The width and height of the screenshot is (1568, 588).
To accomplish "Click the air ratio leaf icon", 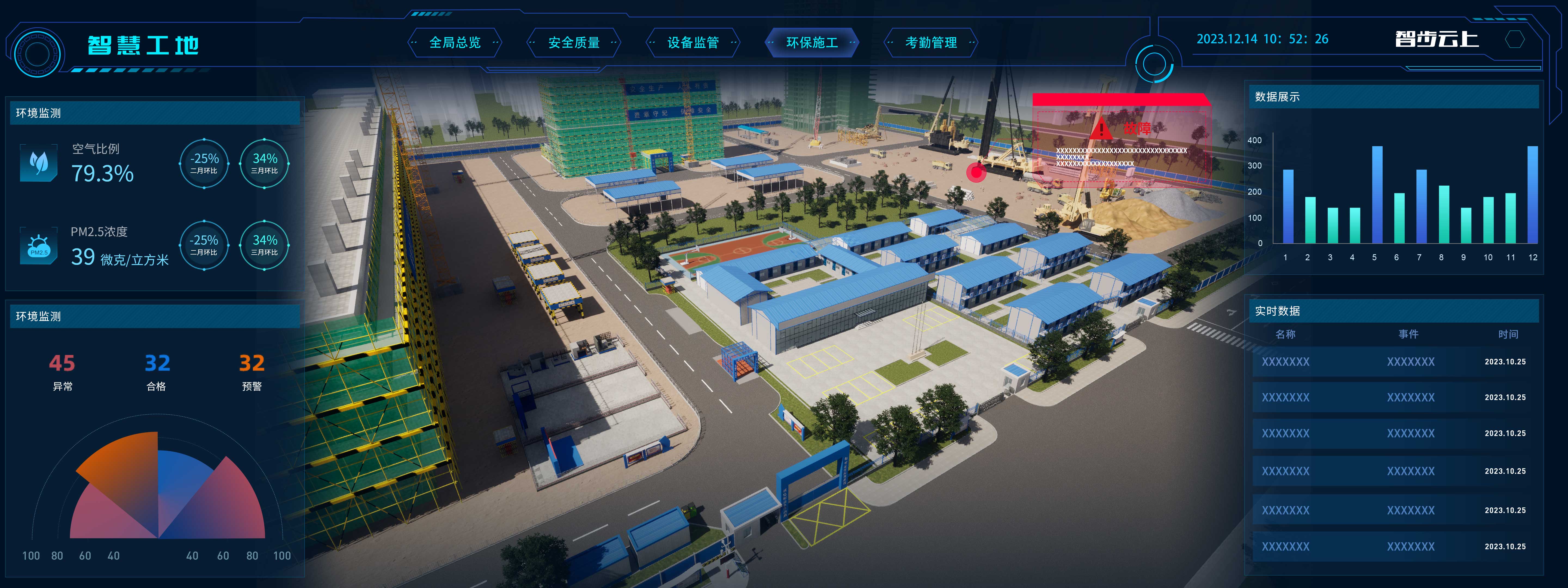I will (x=39, y=163).
